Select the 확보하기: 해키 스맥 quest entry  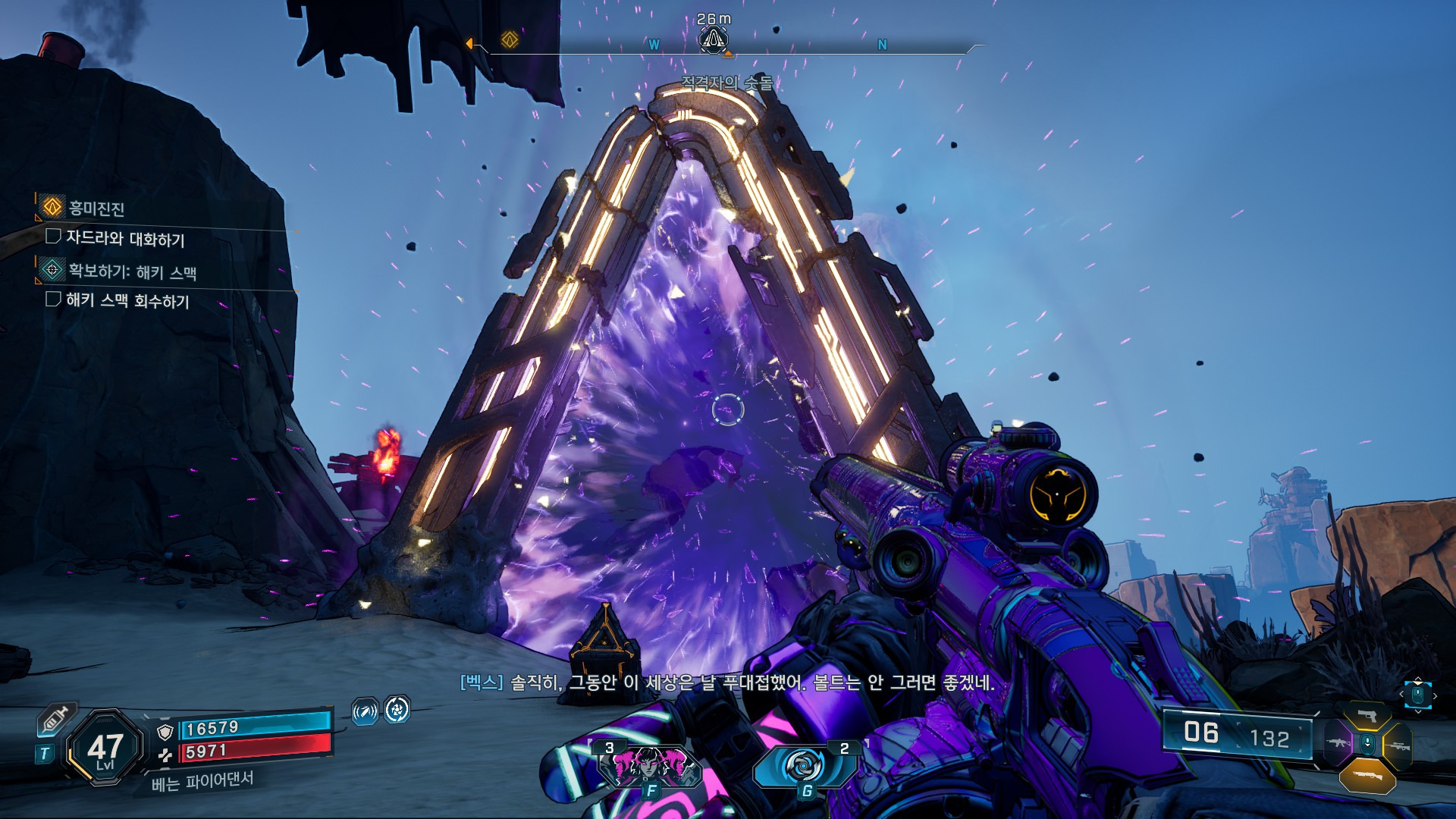pos(132,271)
